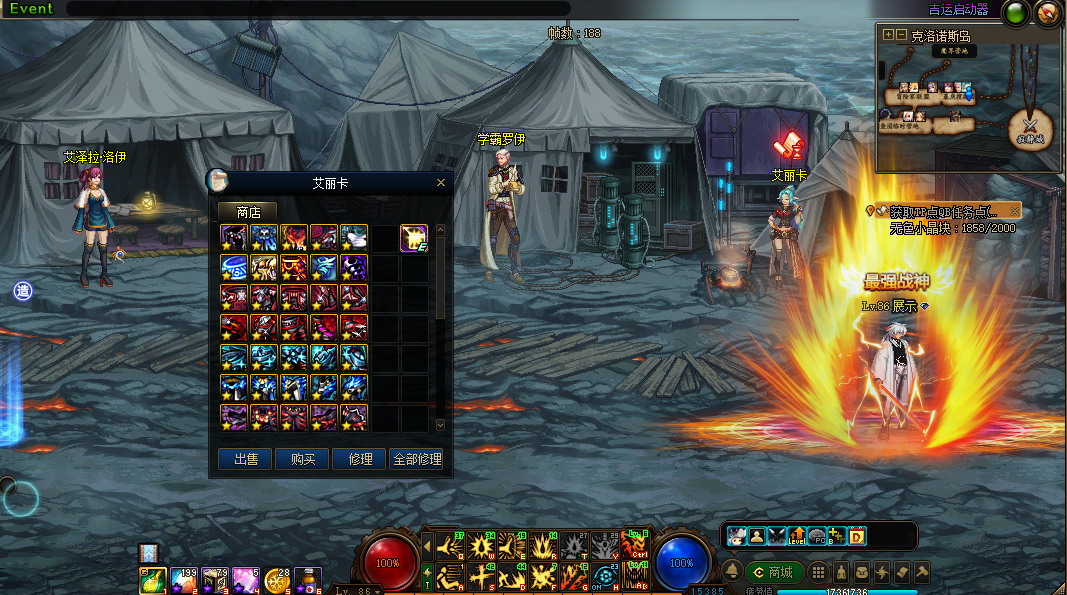1067x595 pixels.
Task: Click the green orb button at top right
Action: 1018,13
